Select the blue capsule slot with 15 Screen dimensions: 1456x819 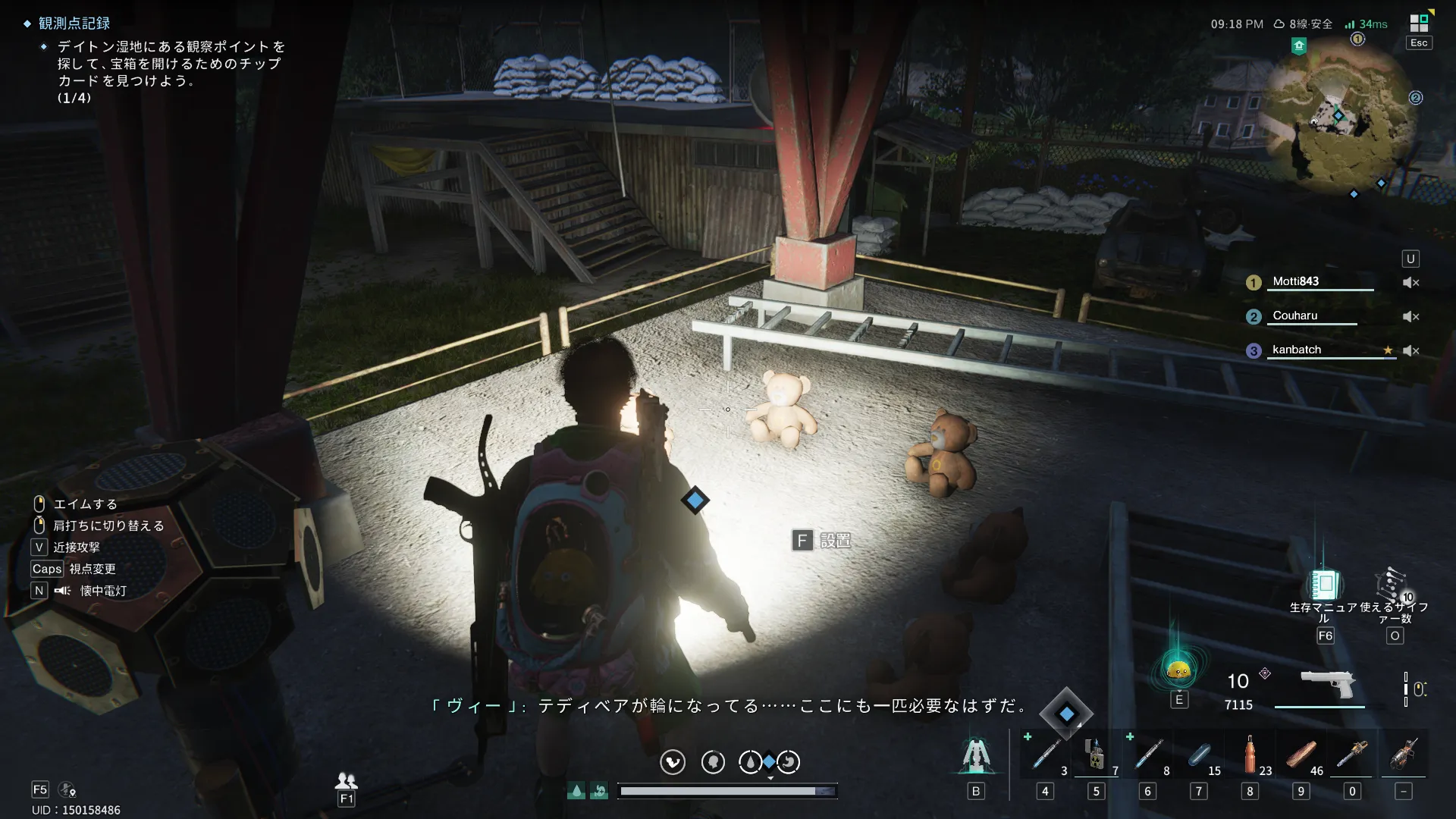[1199, 755]
